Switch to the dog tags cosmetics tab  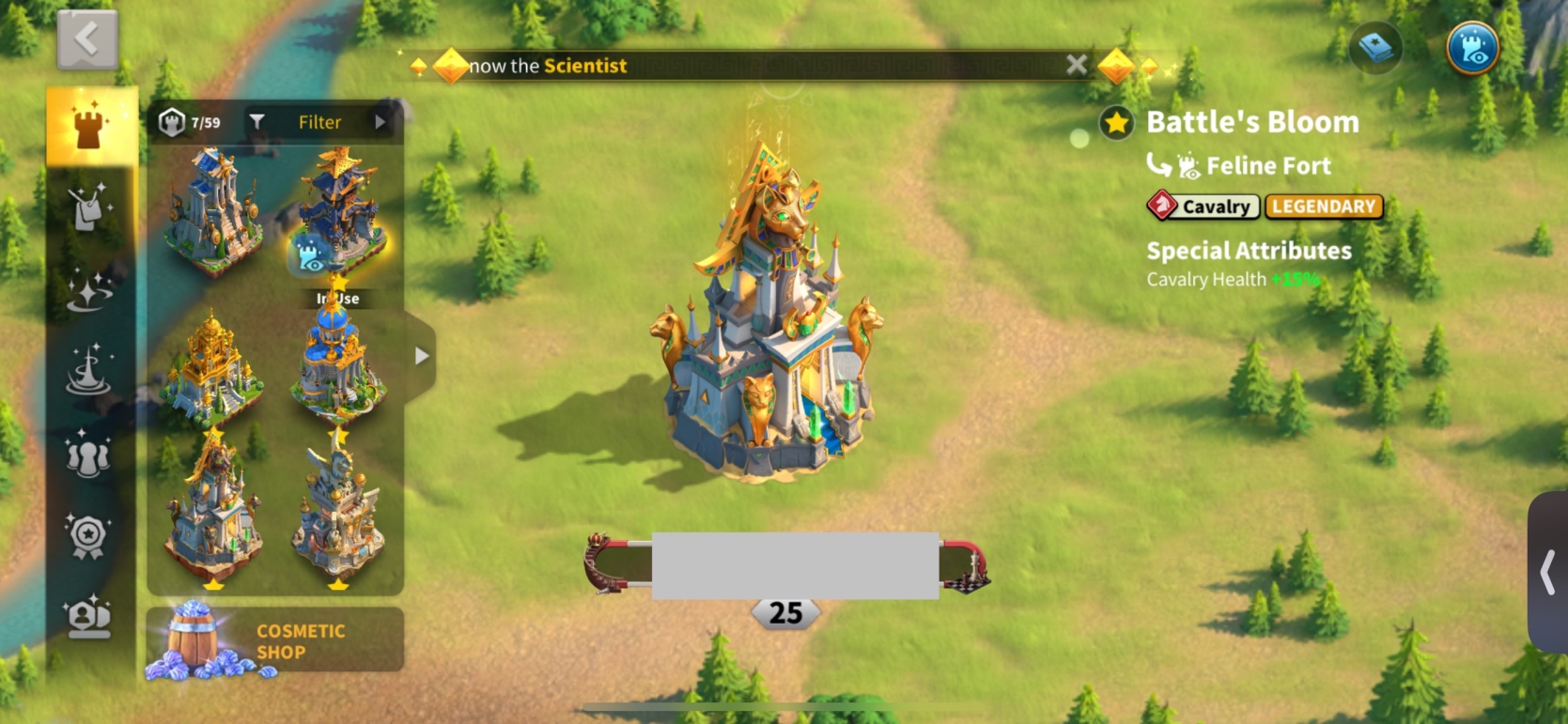click(x=90, y=208)
